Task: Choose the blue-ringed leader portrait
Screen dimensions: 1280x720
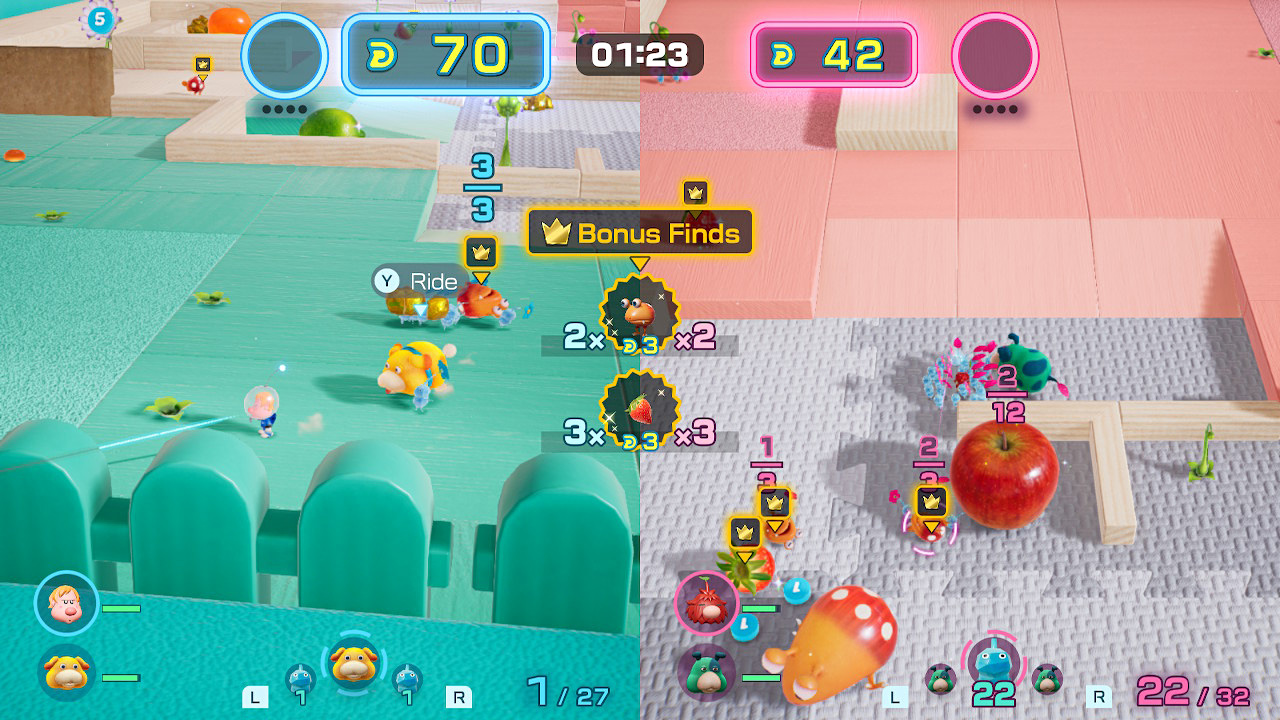Action: pyautogui.click(x=66, y=605)
